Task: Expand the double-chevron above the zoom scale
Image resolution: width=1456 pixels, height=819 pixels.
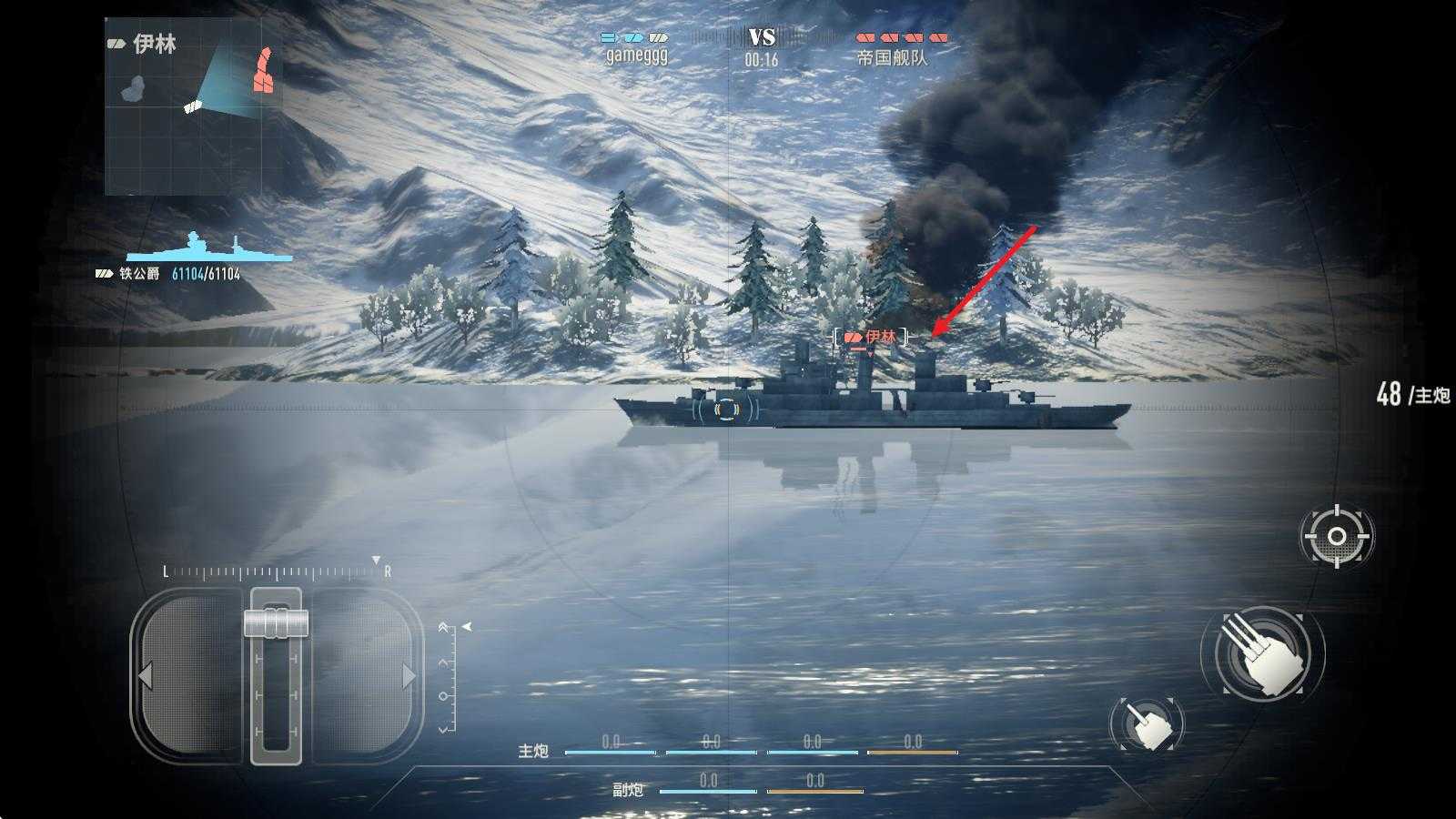Action: coord(443,626)
